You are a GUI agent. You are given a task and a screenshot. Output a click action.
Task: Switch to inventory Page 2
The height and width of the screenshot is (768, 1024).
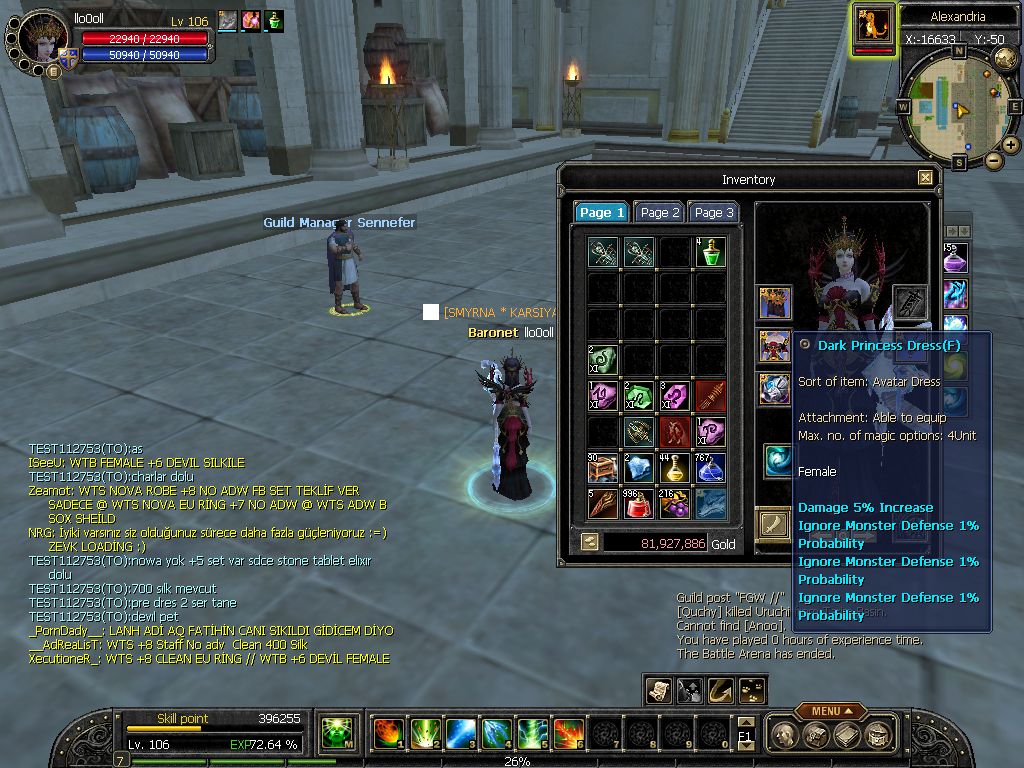pos(660,212)
